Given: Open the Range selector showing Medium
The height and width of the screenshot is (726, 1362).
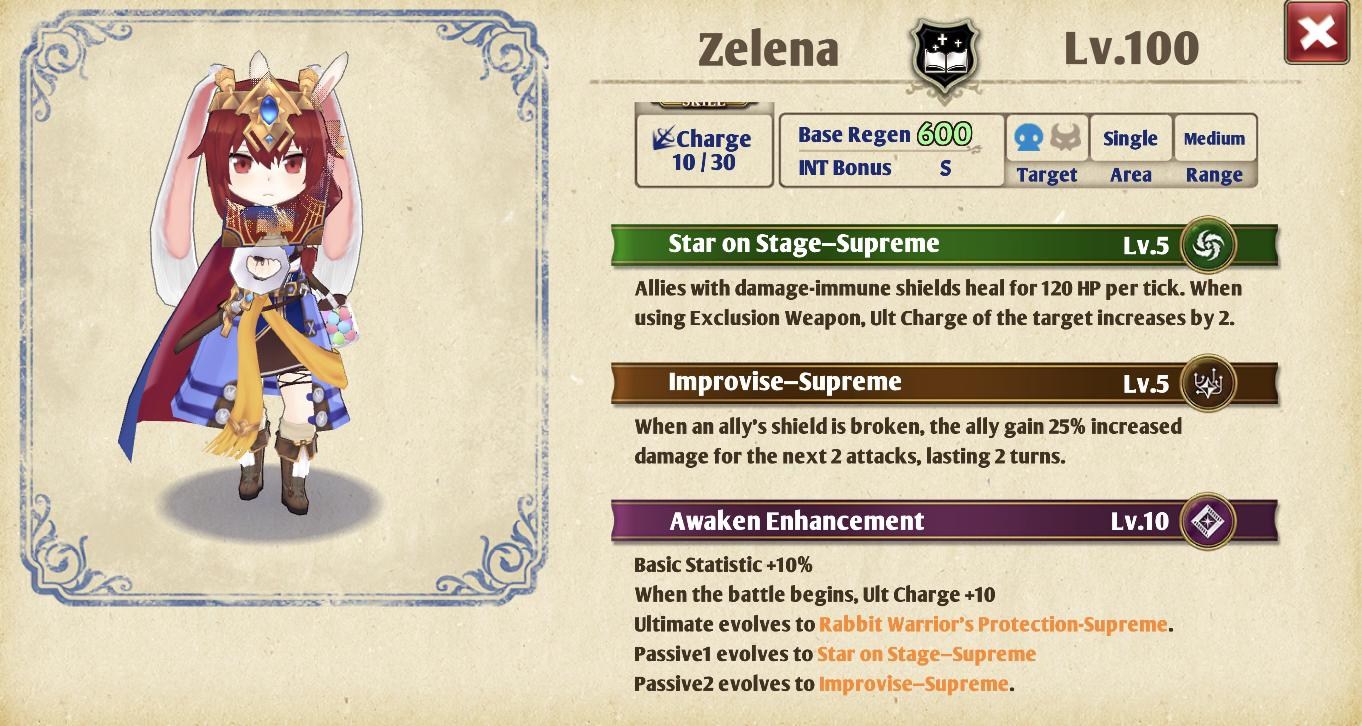Looking at the screenshot, I should click(x=1214, y=138).
